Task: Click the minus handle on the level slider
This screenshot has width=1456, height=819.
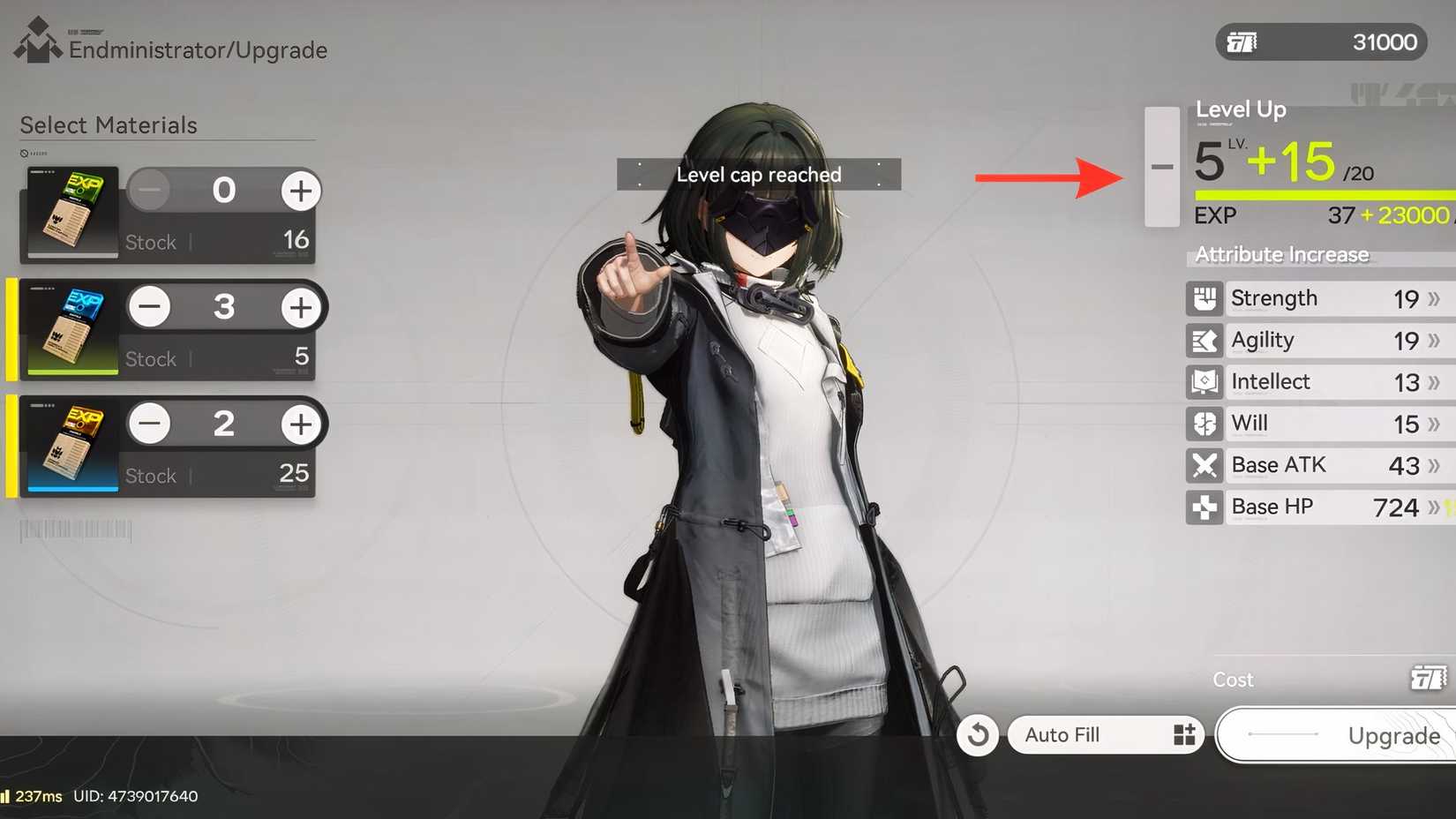Action: click(1162, 166)
